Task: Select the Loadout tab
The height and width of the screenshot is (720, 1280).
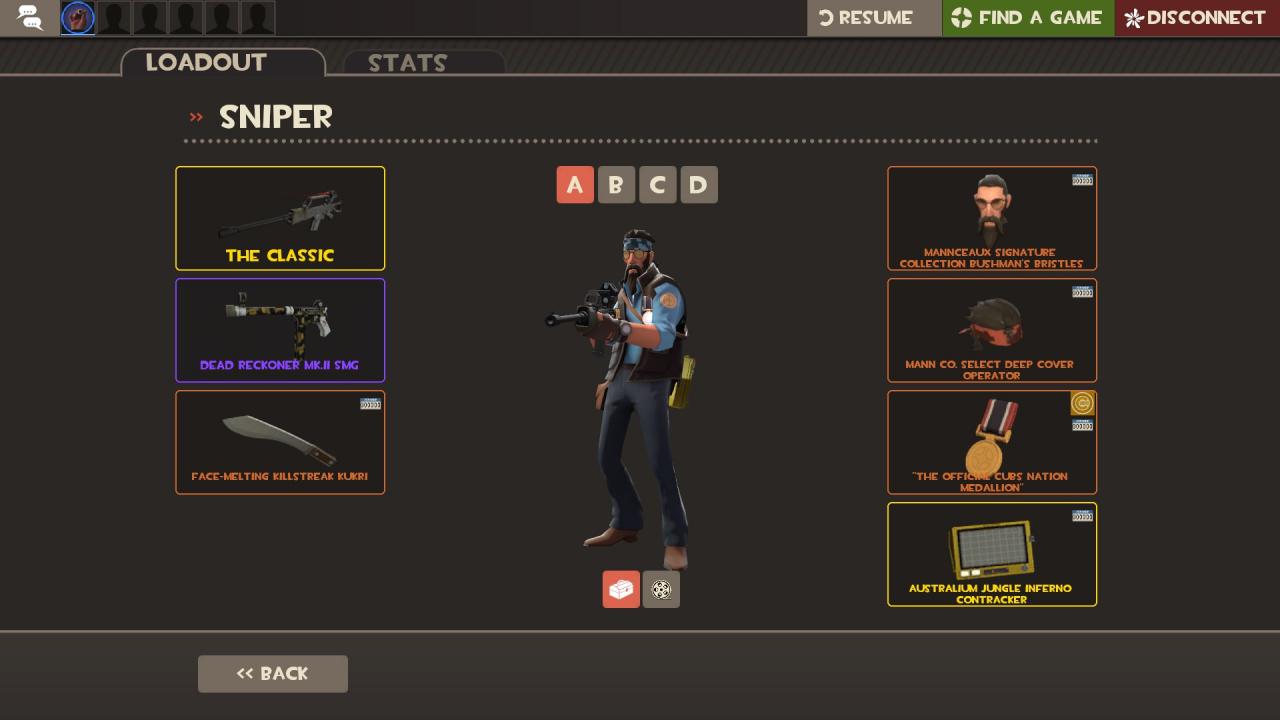Action: point(223,63)
